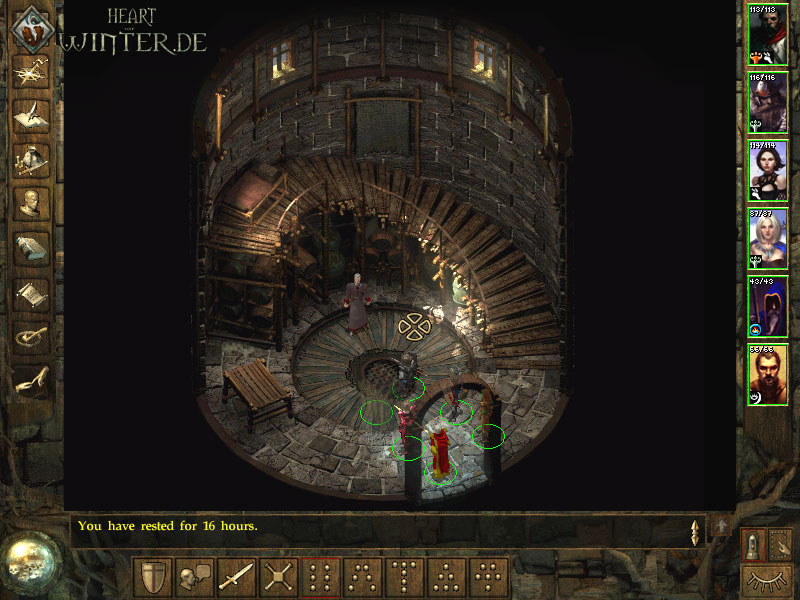
Task: Open the journal quill-and-book icon
Action: pos(31,116)
